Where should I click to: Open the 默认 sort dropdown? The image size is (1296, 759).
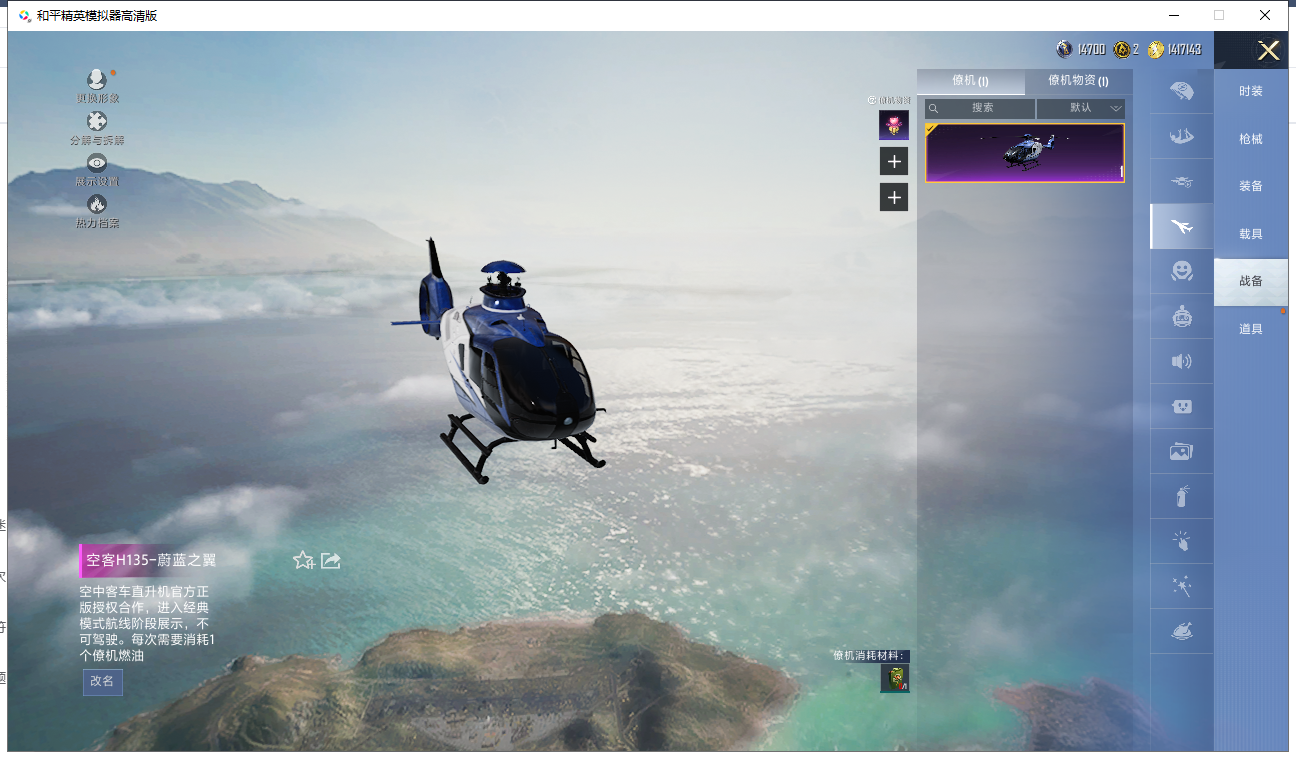pos(1081,108)
